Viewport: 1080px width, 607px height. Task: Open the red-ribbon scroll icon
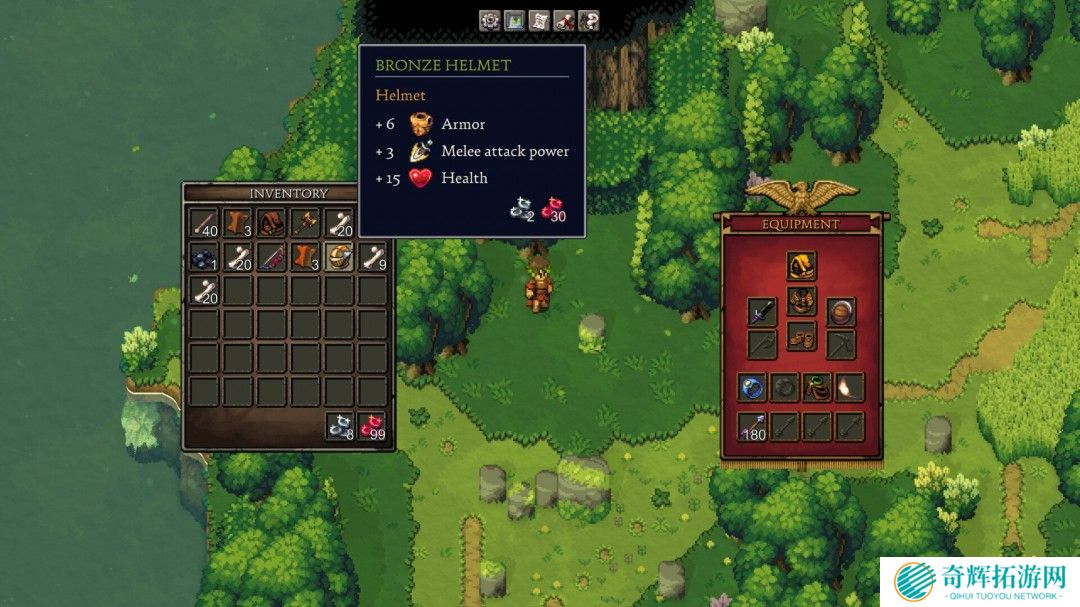(x=564, y=20)
